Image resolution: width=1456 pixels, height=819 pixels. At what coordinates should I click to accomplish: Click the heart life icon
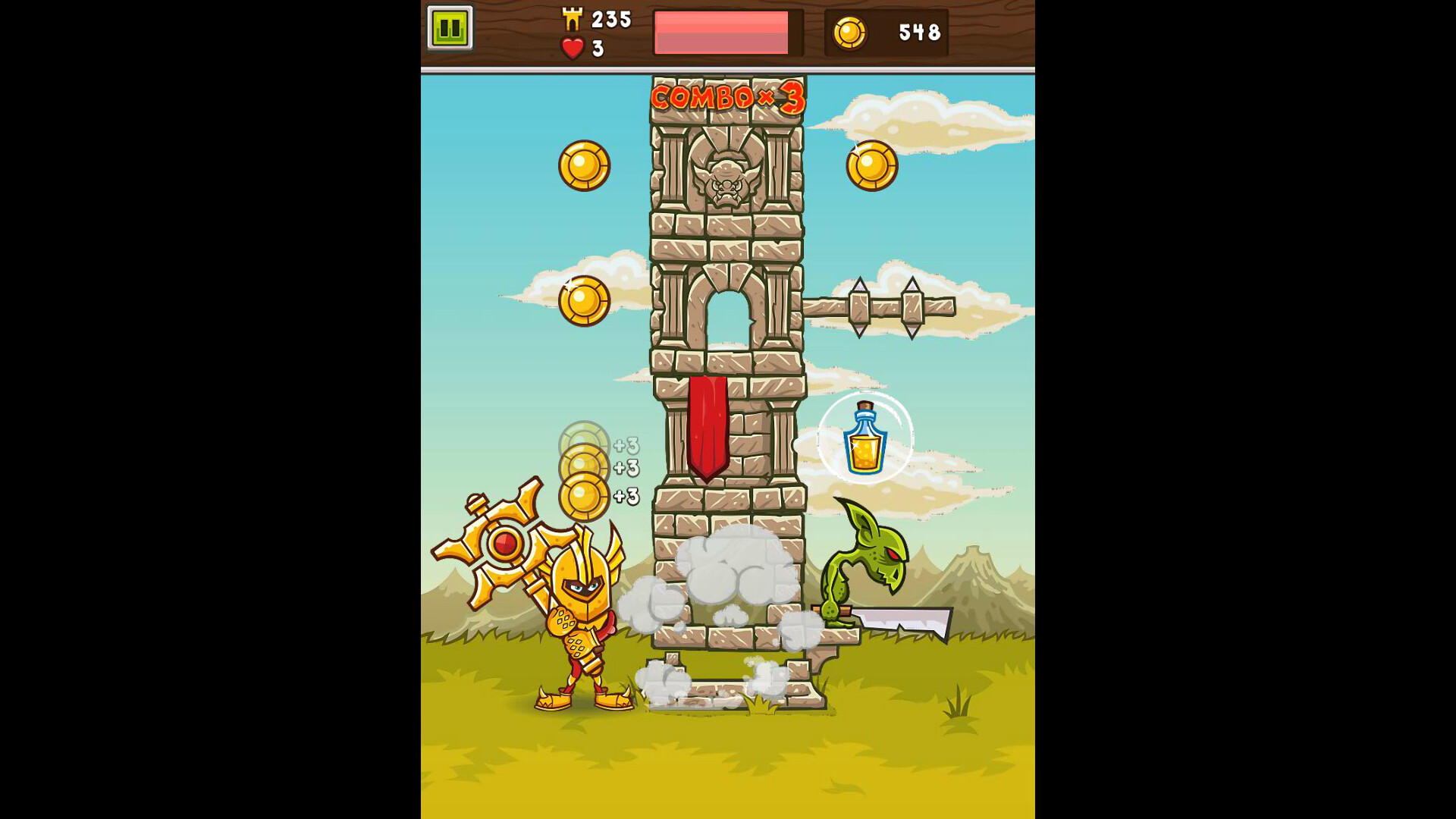[x=571, y=49]
